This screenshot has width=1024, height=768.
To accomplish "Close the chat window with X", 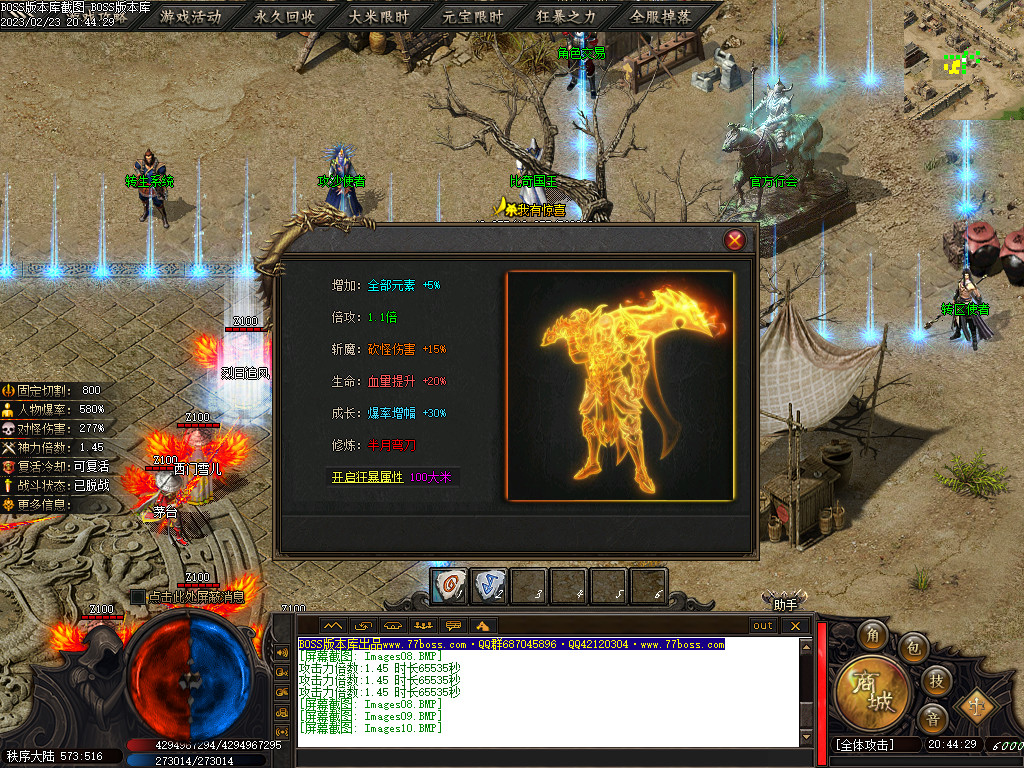I will coord(795,626).
